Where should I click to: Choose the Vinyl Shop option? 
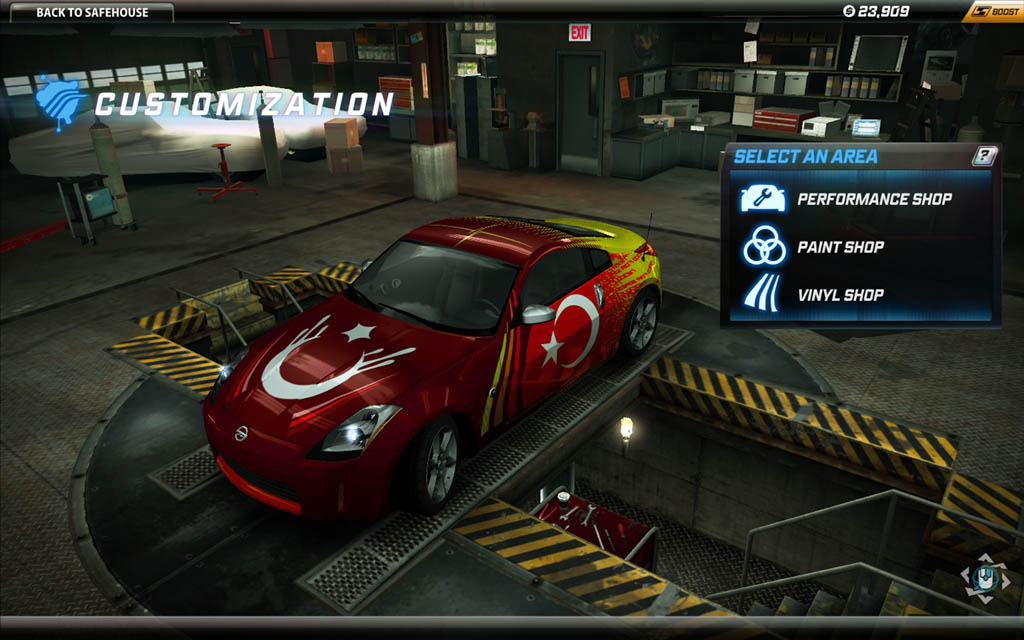click(x=840, y=295)
